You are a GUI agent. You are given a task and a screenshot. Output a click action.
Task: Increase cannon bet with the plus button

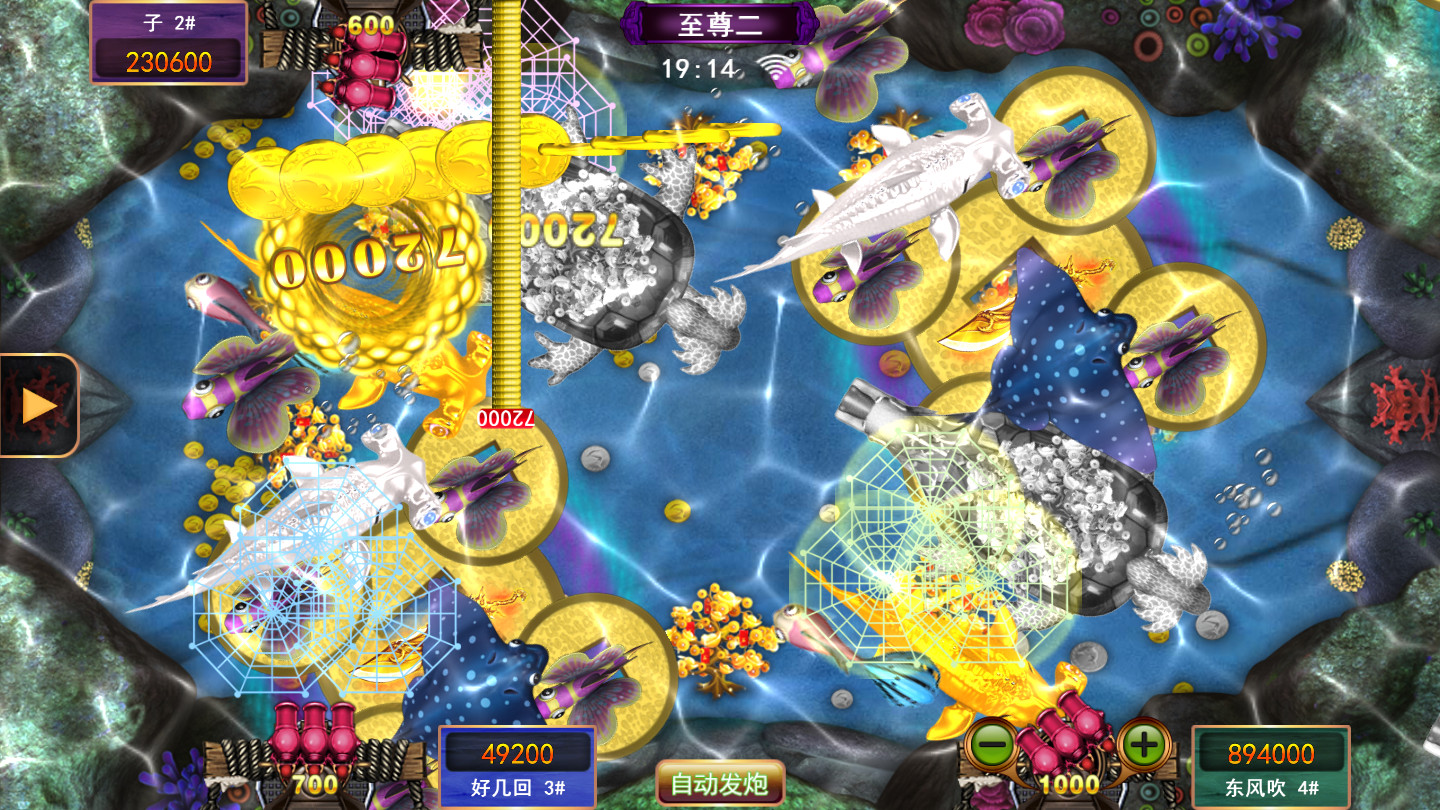click(1145, 745)
